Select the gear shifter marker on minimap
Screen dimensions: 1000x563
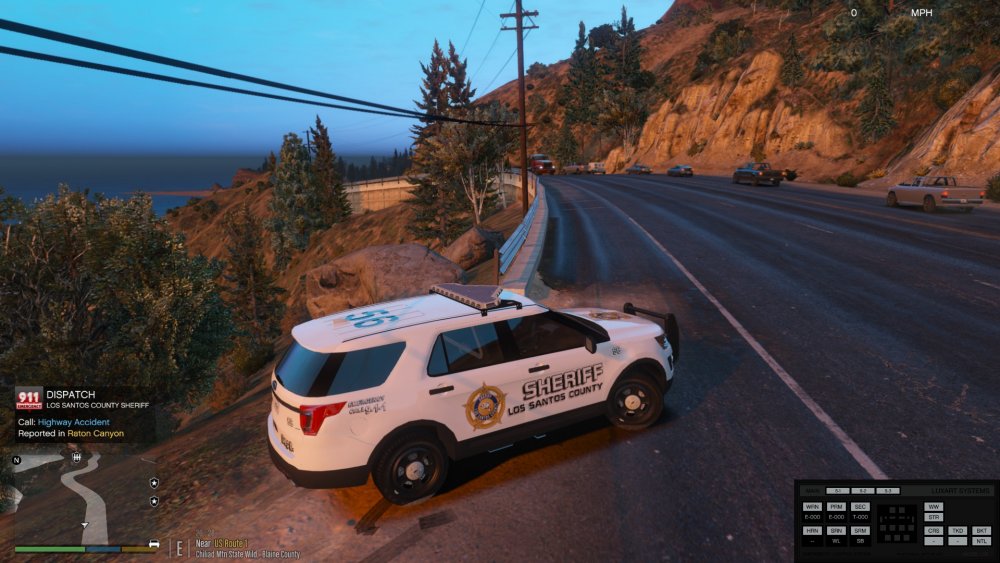pos(77,457)
